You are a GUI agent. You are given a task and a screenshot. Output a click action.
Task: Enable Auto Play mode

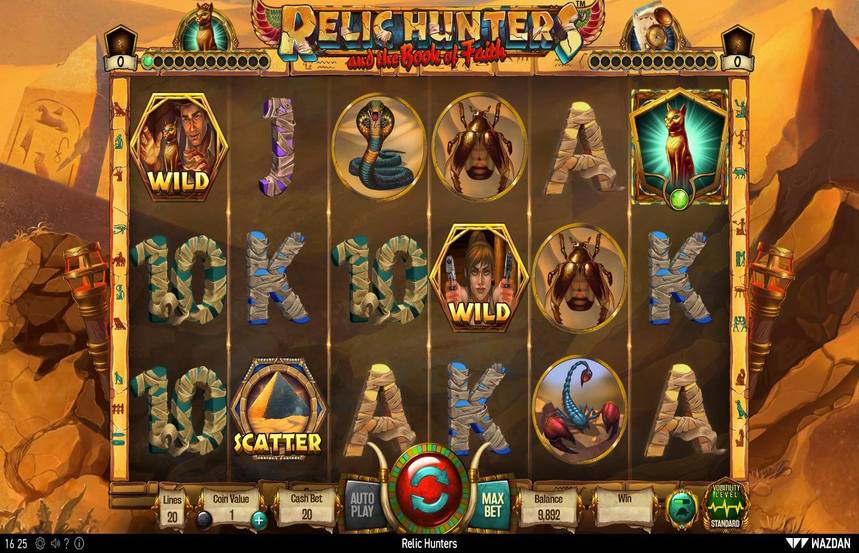(360, 499)
